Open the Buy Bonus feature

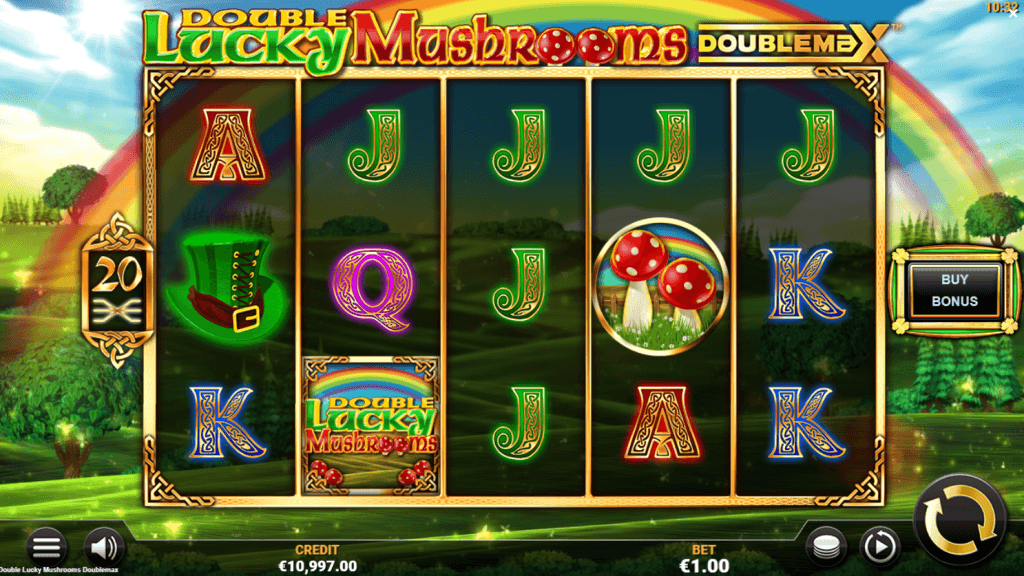[x=954, y=291]
